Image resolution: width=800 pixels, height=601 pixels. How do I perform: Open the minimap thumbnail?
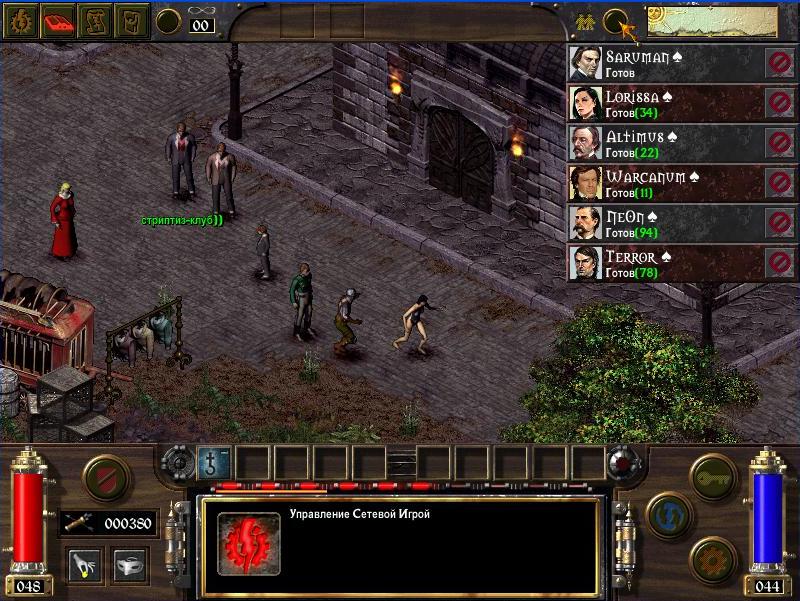(x=711, y=20)
